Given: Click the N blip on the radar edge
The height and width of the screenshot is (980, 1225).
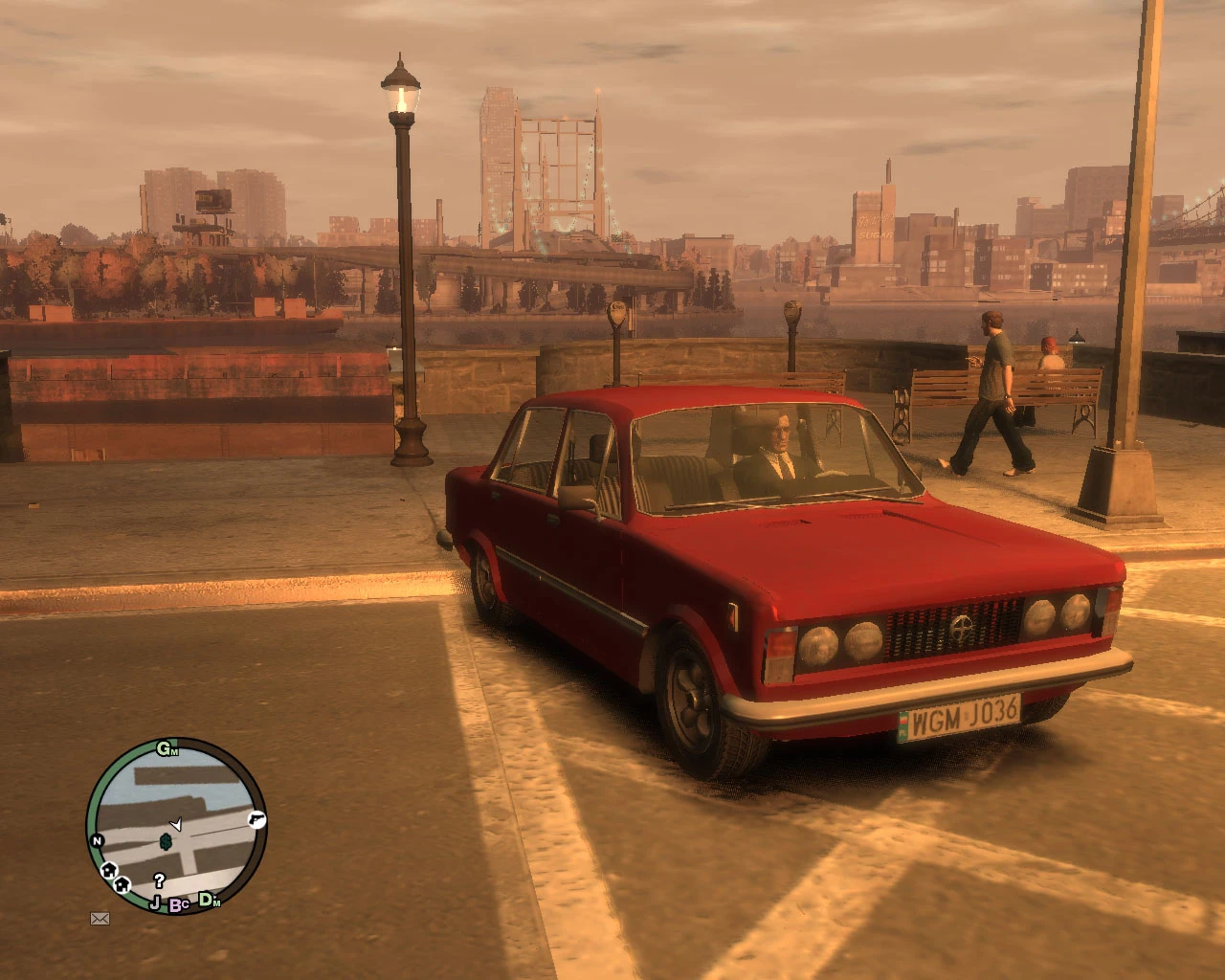Looking at the screenshot, I should pos(98,839).
